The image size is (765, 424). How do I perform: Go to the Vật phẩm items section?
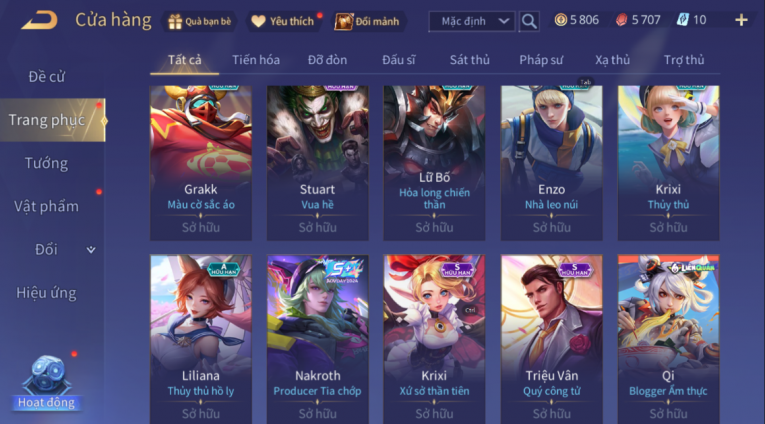click(x=46, y=206)
